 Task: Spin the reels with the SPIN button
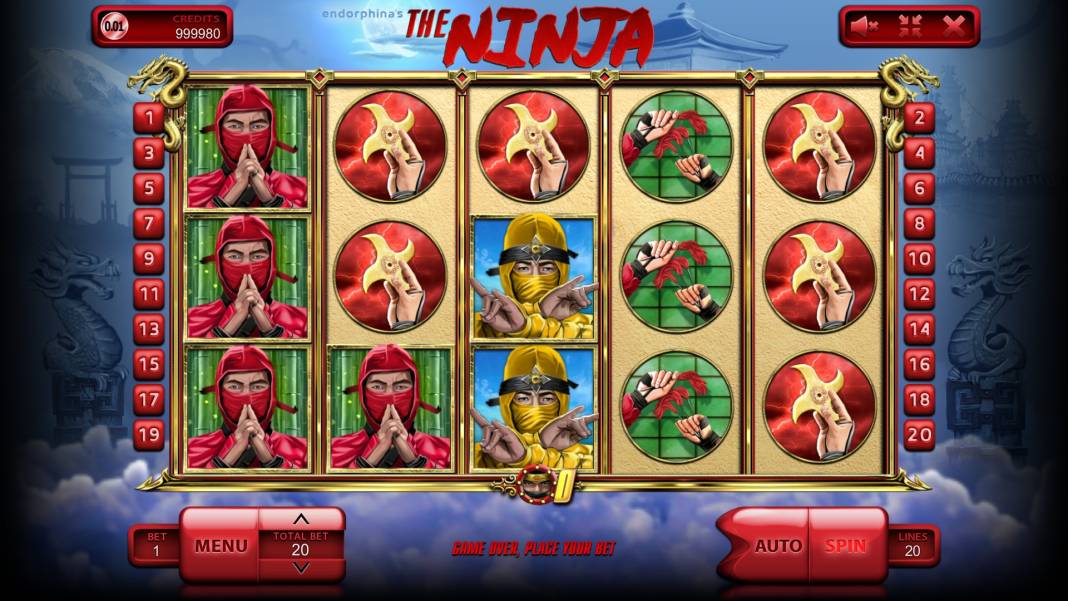[x=845, y=546]
